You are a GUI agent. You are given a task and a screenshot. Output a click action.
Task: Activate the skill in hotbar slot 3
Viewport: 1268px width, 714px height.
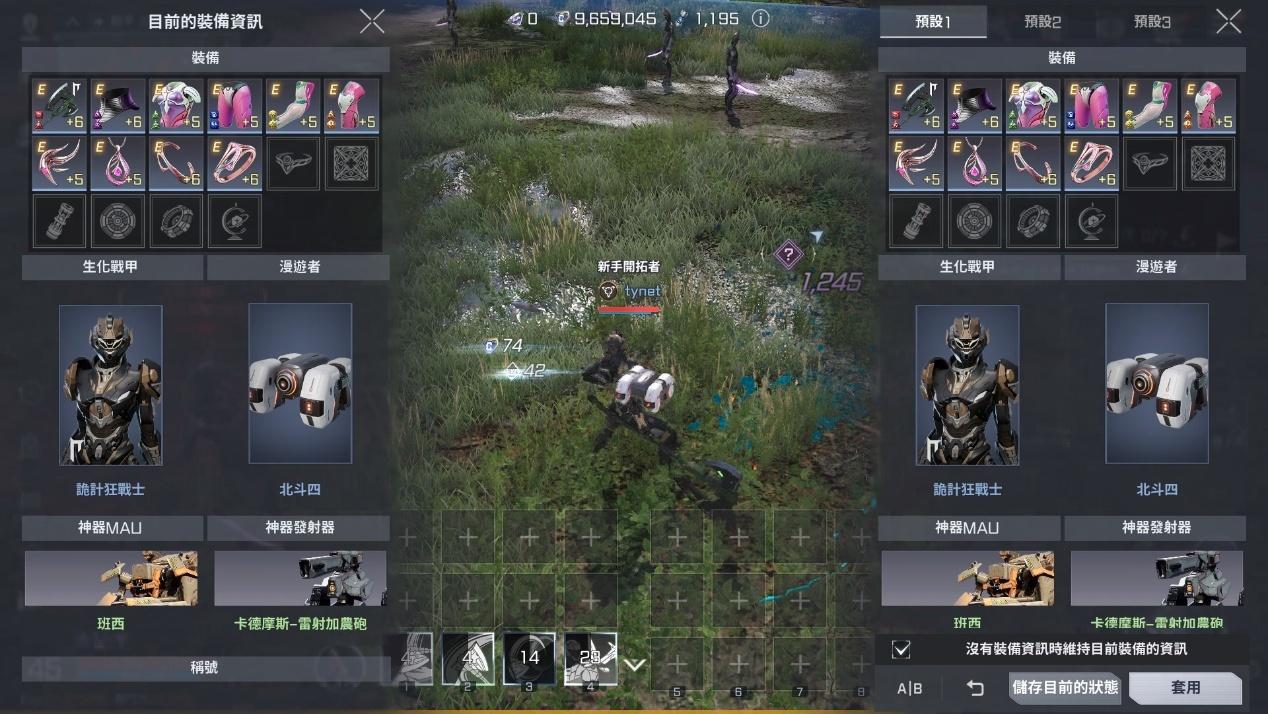click(529, 658)
